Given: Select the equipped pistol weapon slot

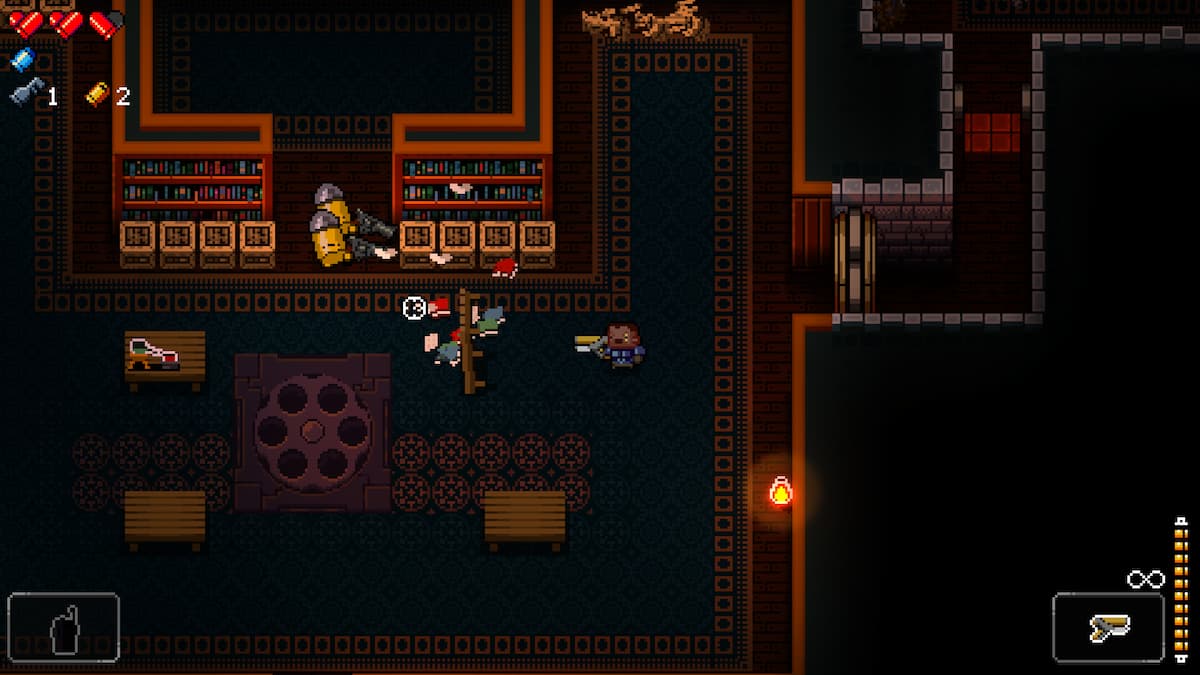Looking at the screenshot, I should (1108, 628).
